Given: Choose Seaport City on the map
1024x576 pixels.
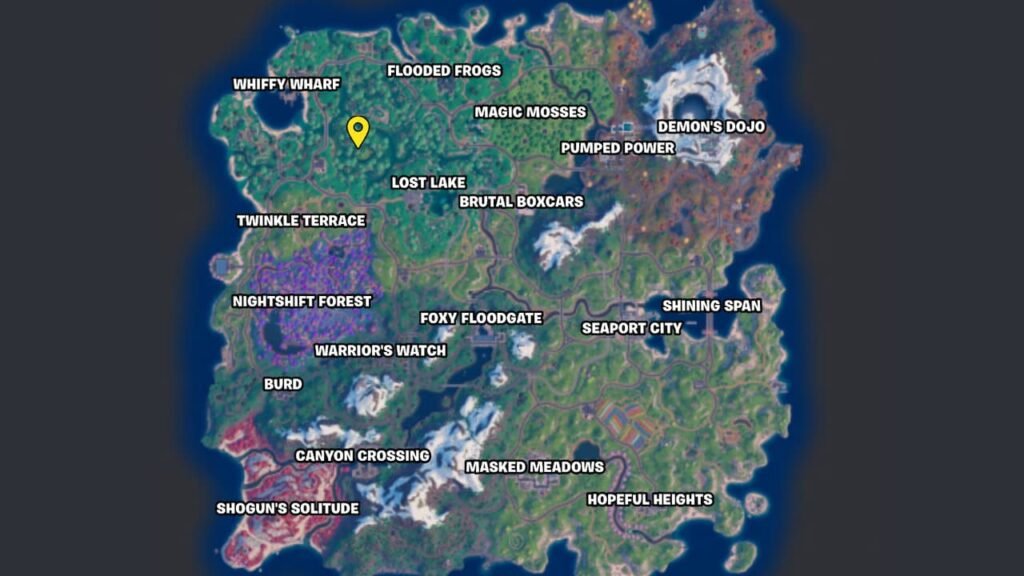Looking at the screenshot, I should (x=632, y=328).
